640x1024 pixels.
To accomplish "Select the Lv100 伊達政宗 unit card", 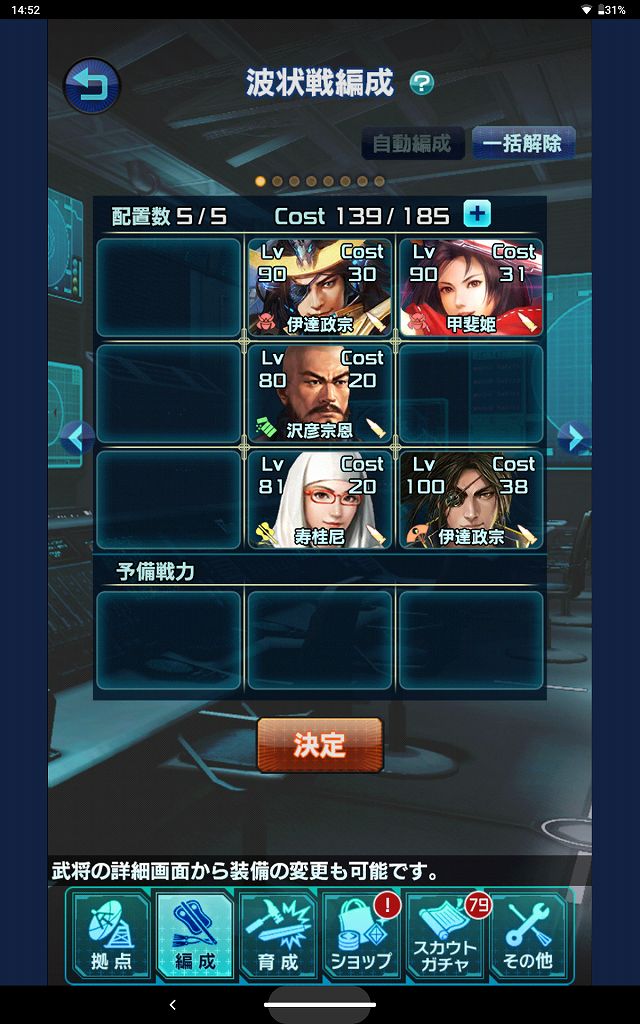I will (x=471, y=498).
